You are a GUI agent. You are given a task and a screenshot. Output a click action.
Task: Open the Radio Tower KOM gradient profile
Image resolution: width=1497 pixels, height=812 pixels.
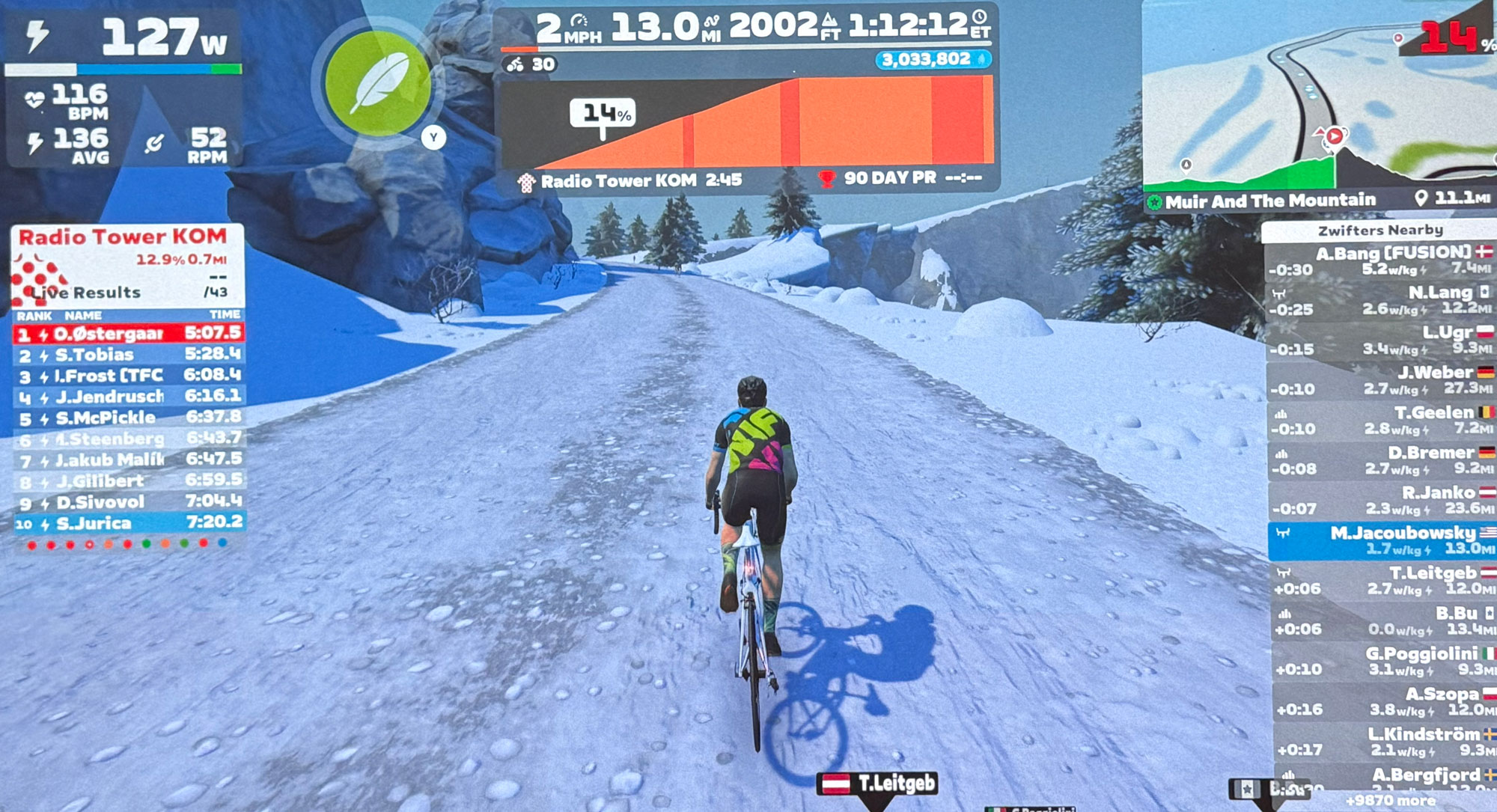pos(747,123)
